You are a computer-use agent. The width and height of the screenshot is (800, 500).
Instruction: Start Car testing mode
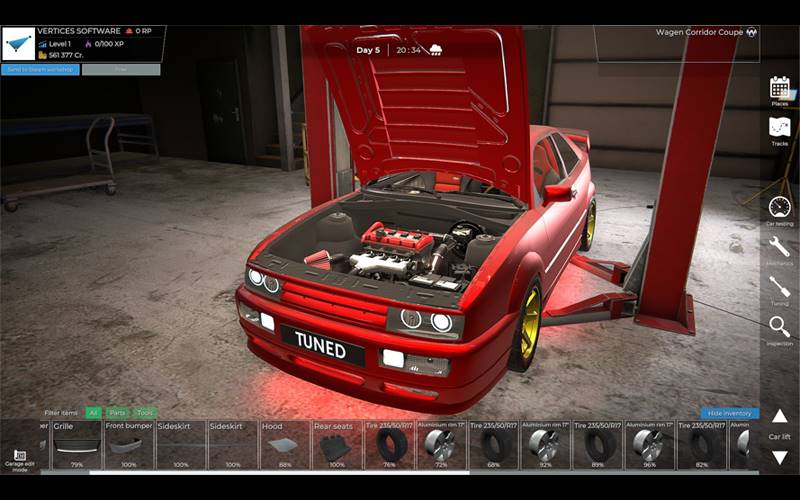tap(779, 209)
